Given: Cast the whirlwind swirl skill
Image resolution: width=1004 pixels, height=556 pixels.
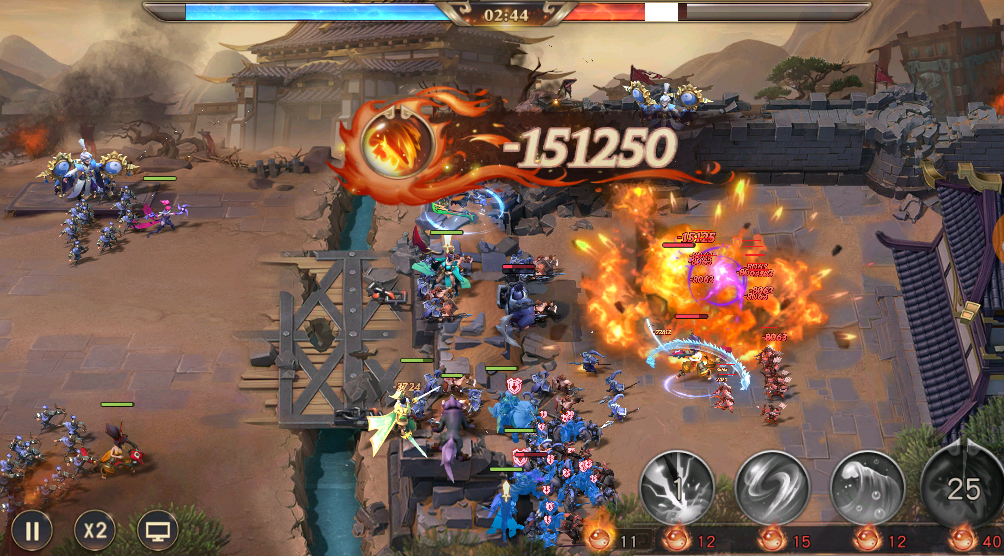Looking at the screenshot, I should 772,488.
